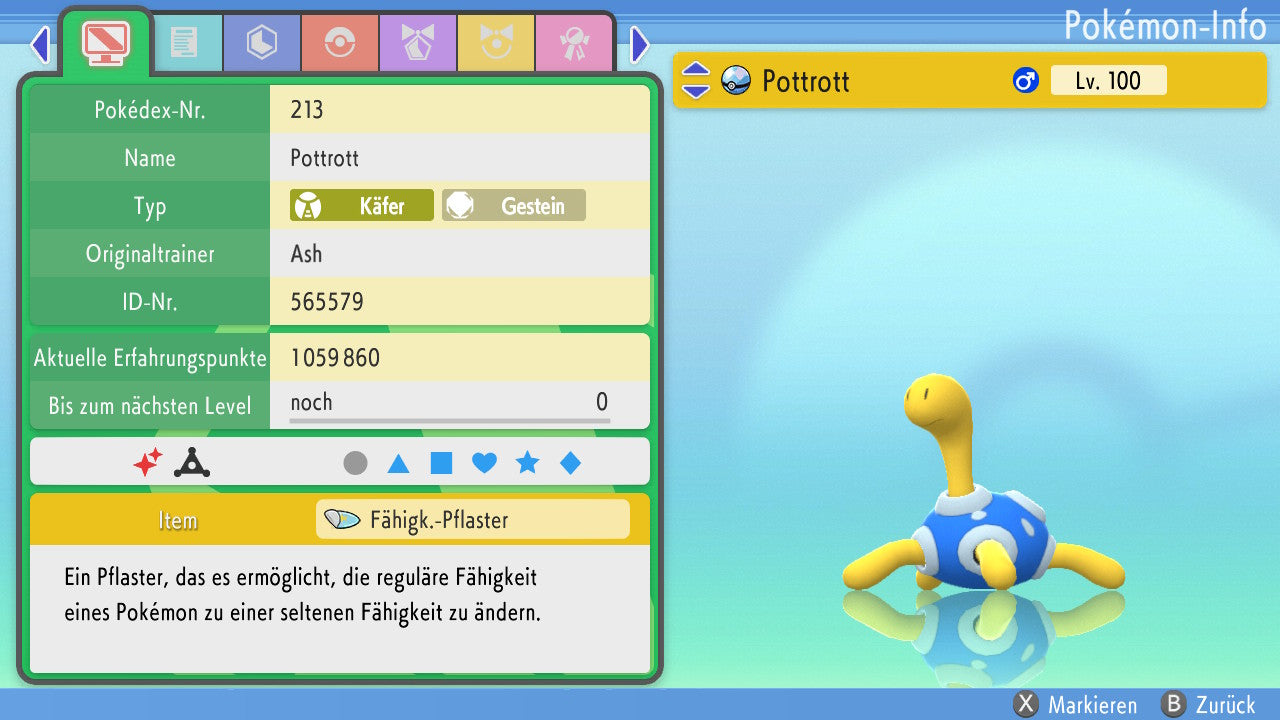This screenshot has width=1280, height=720.
Task: Toggle the blue star marking
Action: coord(527,463)
